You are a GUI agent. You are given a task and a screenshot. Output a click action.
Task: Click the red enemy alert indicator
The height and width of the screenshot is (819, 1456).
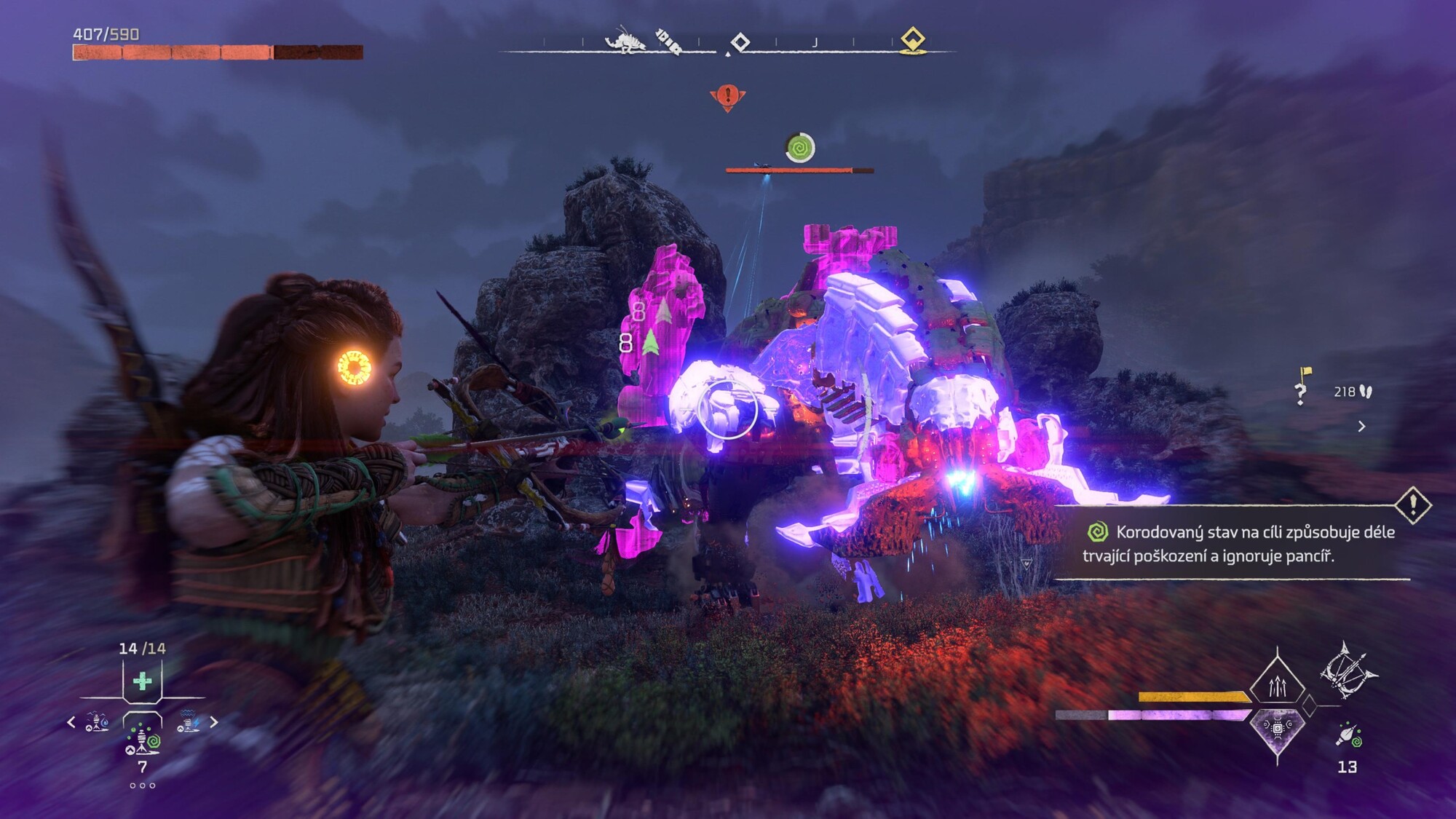point(727,97)
